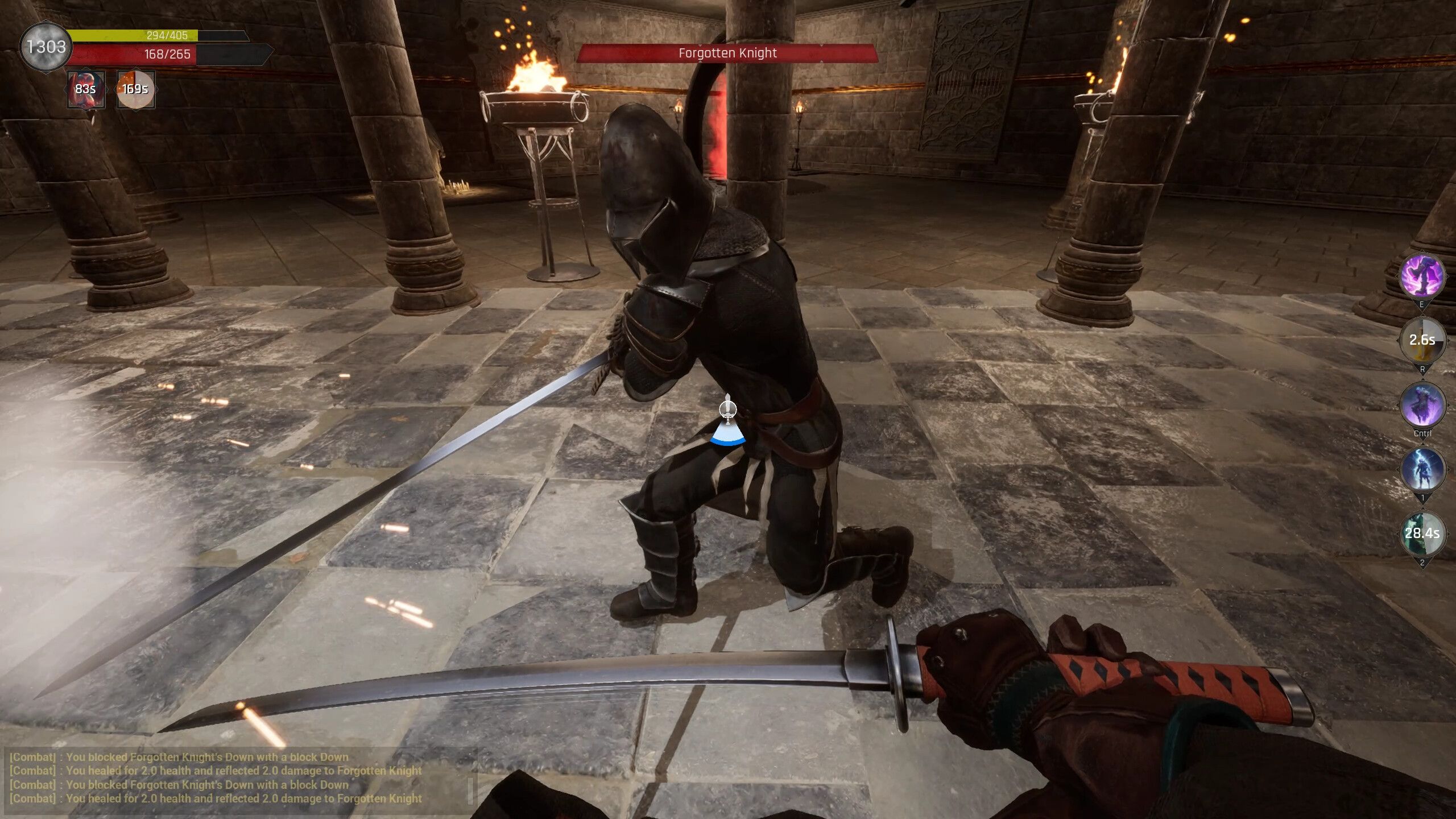Screen dimensions: 1456x819
Task: Trigger the lightning-struck warrior ability
Action: coord(1422,469)
